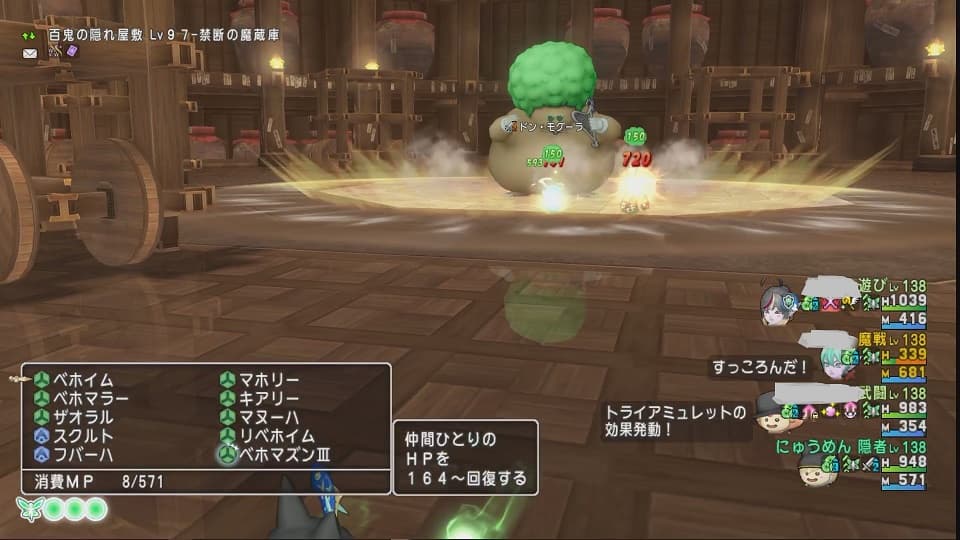The height and width of the screenshot is (540, 960).
Task: Open the mail envelope icon
Action: click(31, 52)
